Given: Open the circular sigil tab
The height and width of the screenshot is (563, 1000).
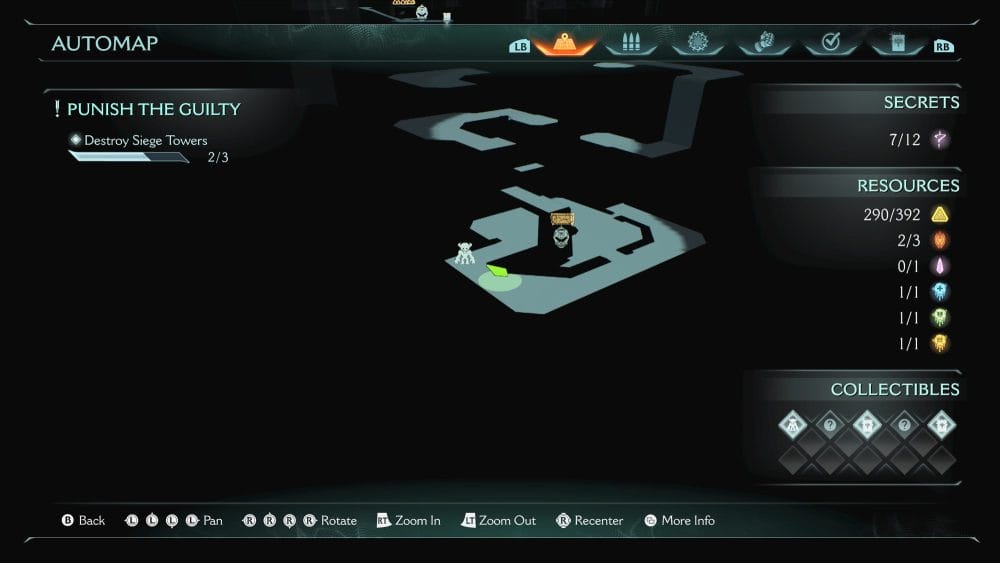Looking at the screenshot, I should 697,43.
